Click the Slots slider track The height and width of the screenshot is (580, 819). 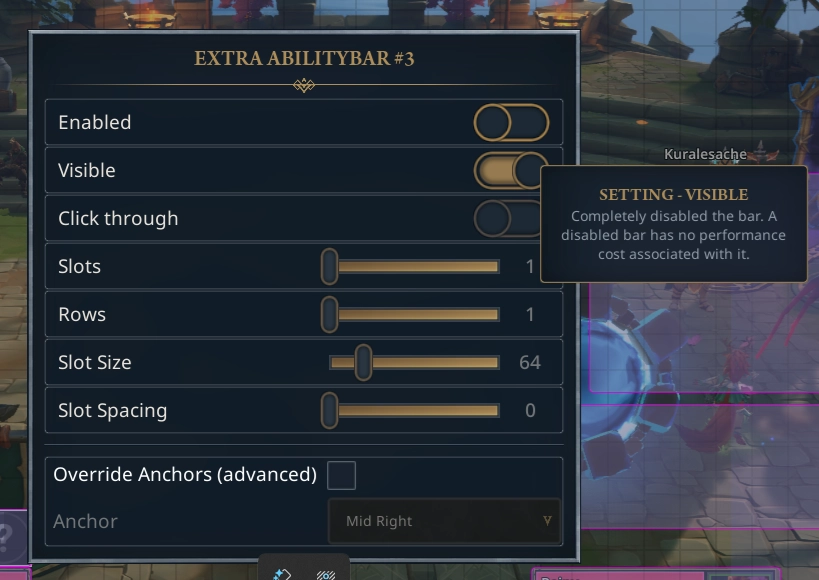click(x=415, y=267)
